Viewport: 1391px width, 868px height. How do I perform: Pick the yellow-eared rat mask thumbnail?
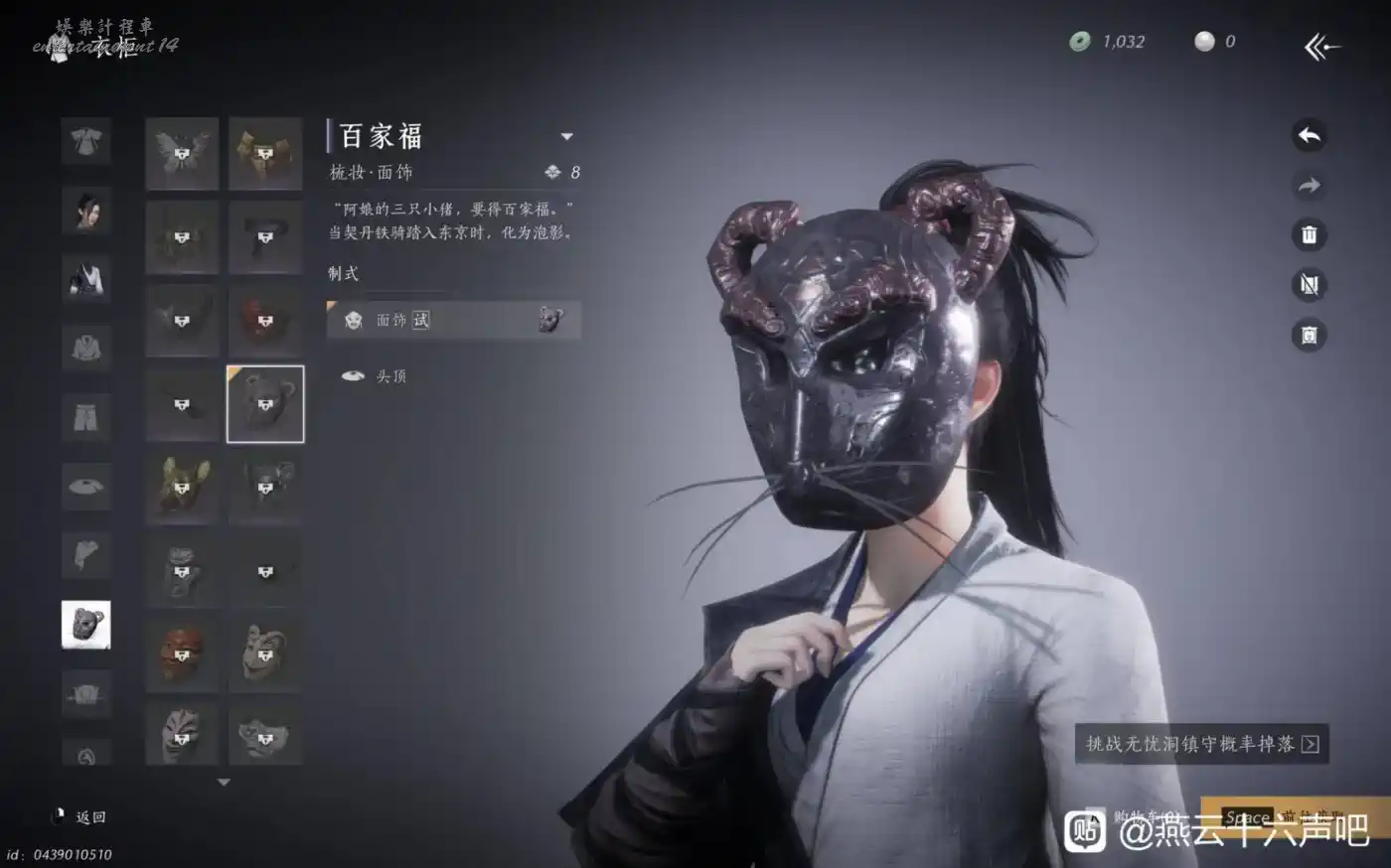click(x=182, y=487)
